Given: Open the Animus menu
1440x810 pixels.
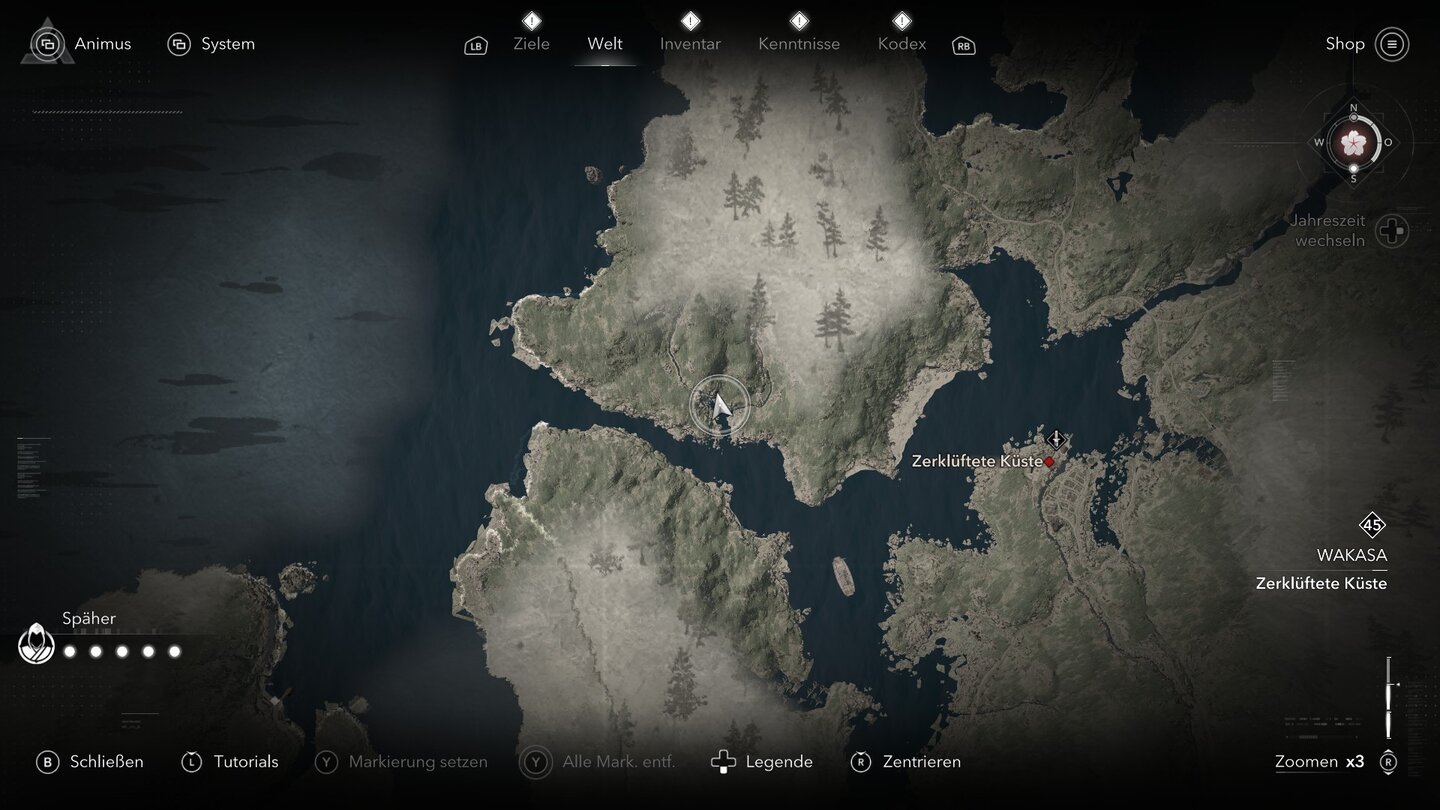Looking at the screenshot, I should (84, 44).
